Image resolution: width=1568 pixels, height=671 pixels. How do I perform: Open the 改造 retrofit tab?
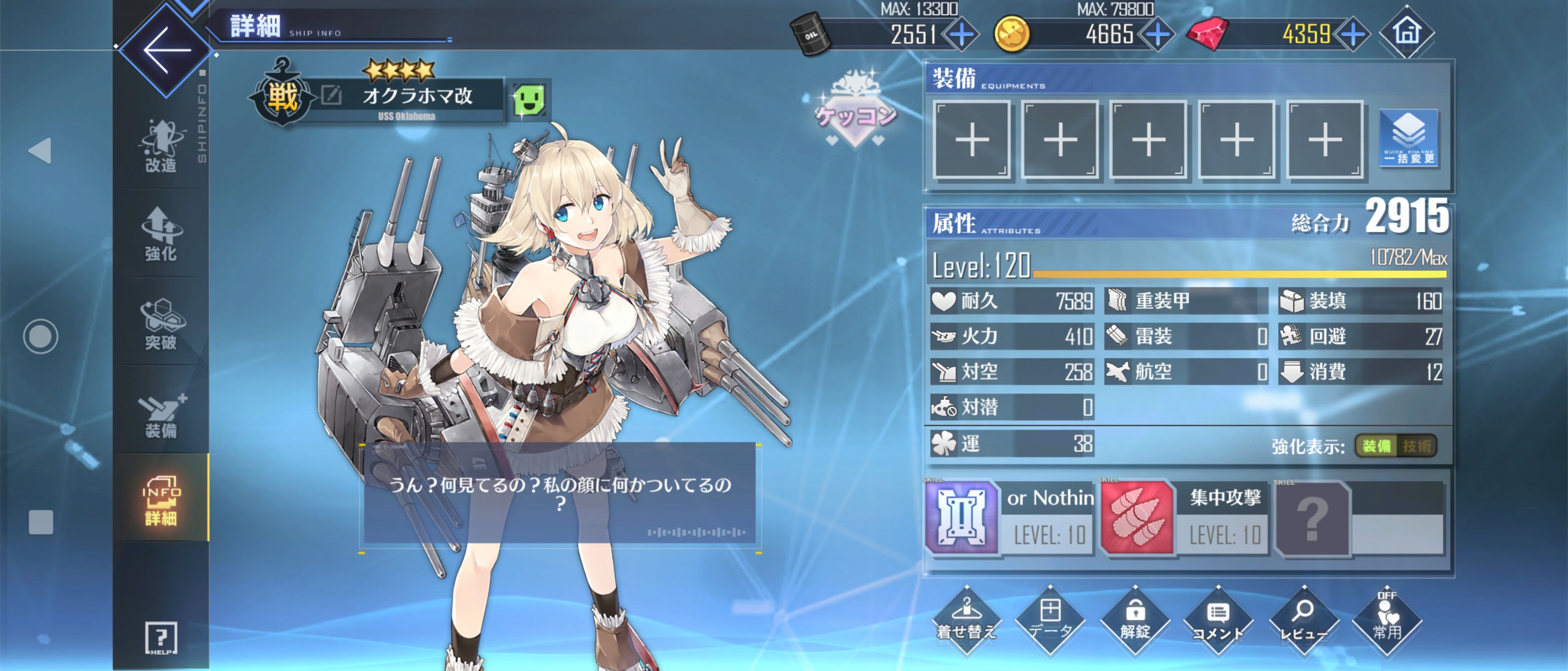point(161,147)
